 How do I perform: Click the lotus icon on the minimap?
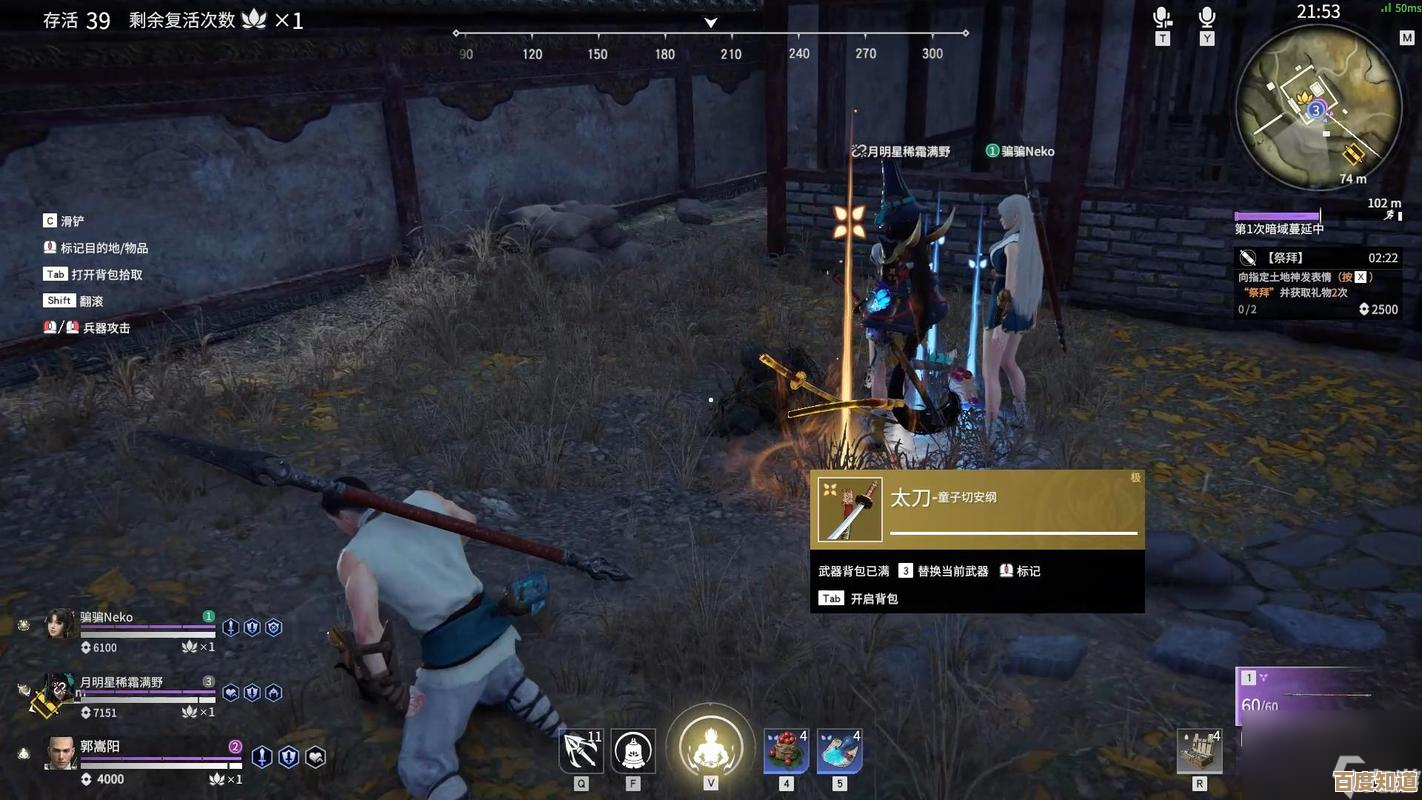pyautogui.click(x=1304, y=98)
